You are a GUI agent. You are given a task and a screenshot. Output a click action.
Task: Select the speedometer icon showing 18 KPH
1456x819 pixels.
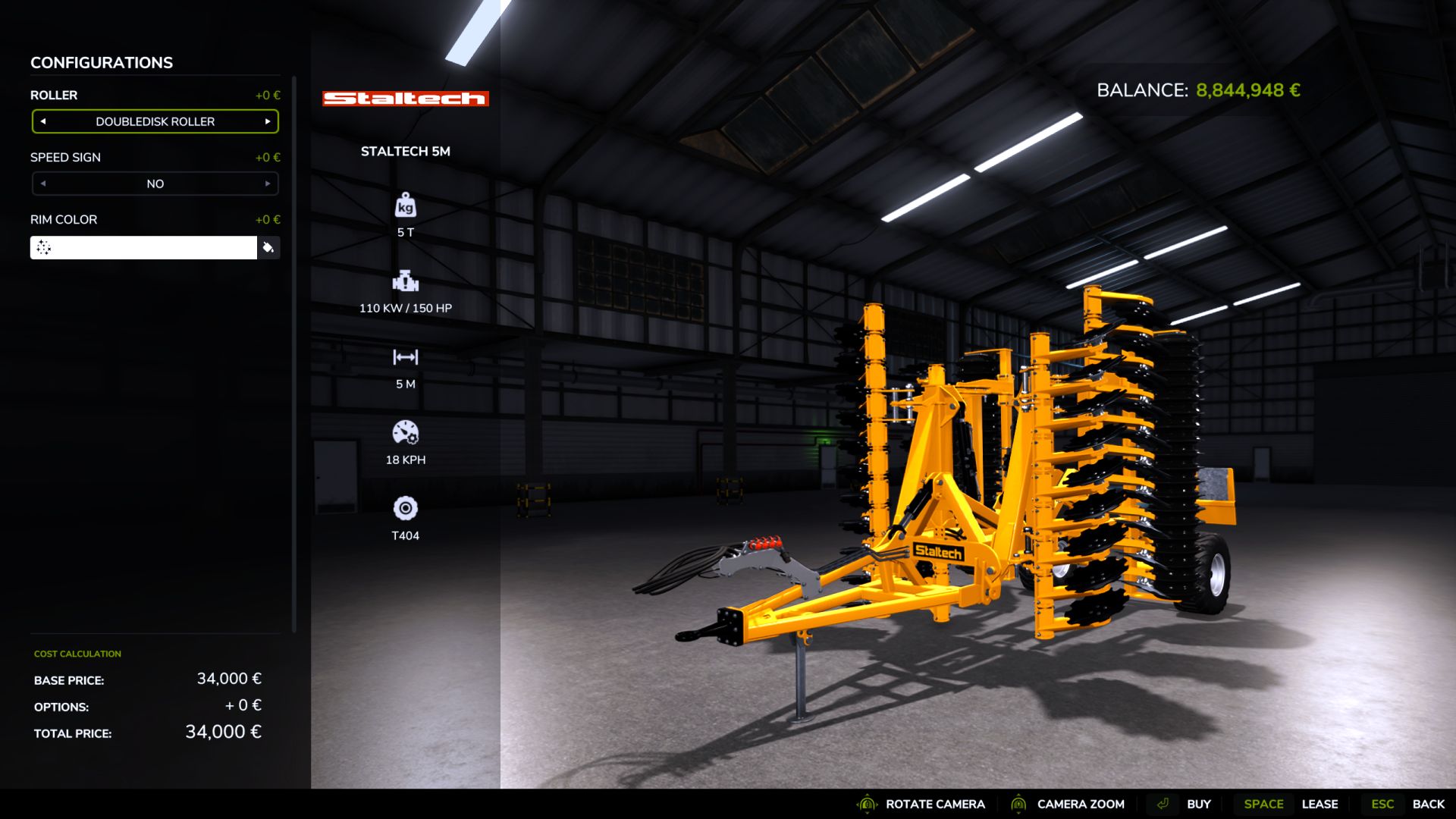[406, 434]
